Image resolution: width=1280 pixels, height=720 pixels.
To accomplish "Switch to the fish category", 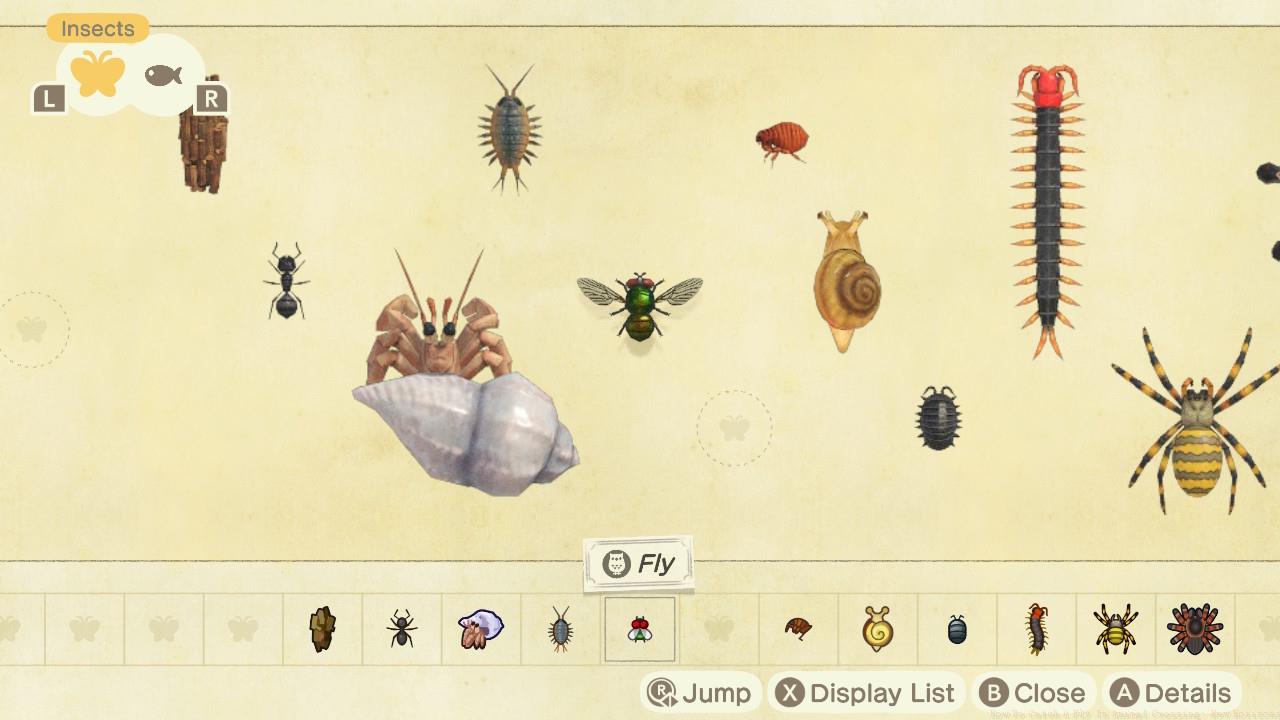I will pos(163,73).
